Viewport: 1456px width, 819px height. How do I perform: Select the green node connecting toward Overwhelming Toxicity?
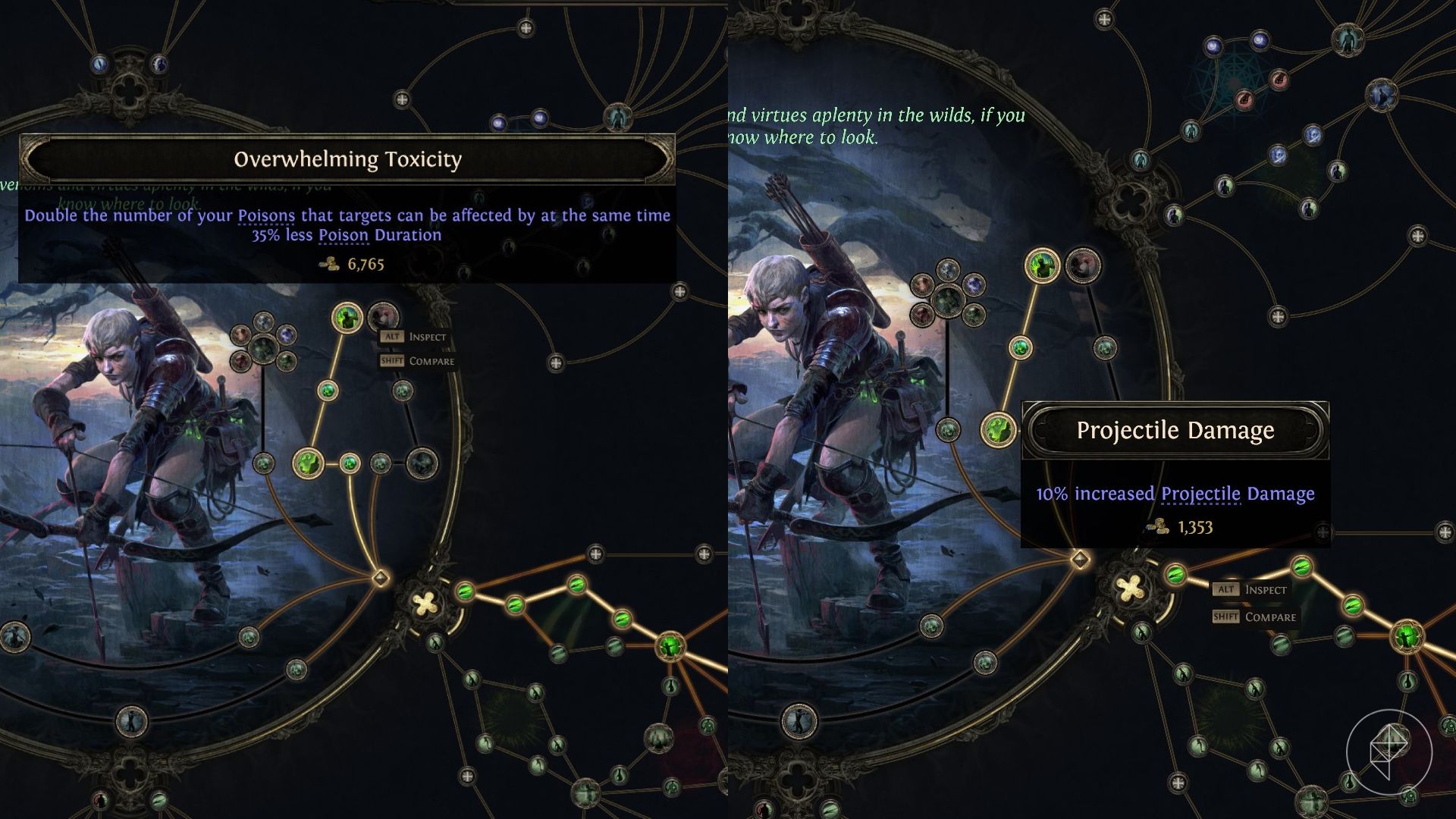point(328,391)
